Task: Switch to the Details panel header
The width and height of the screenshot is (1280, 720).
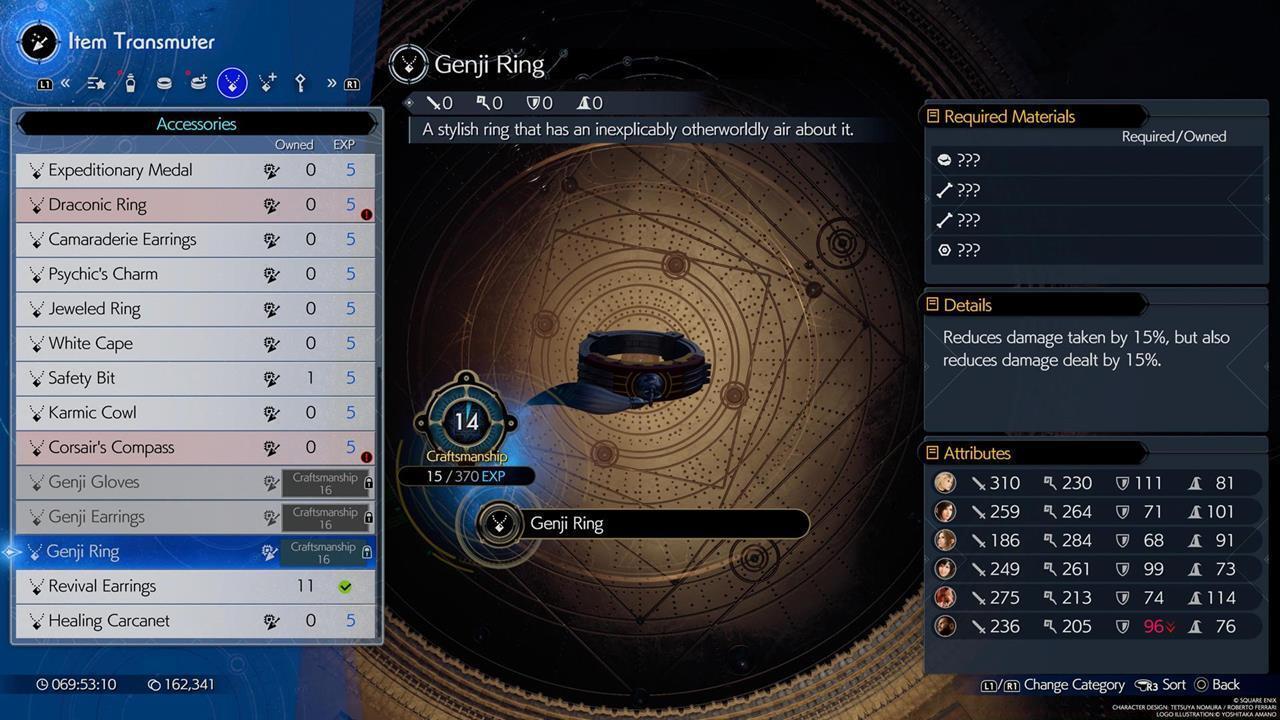Action: [x=970, y=305]
